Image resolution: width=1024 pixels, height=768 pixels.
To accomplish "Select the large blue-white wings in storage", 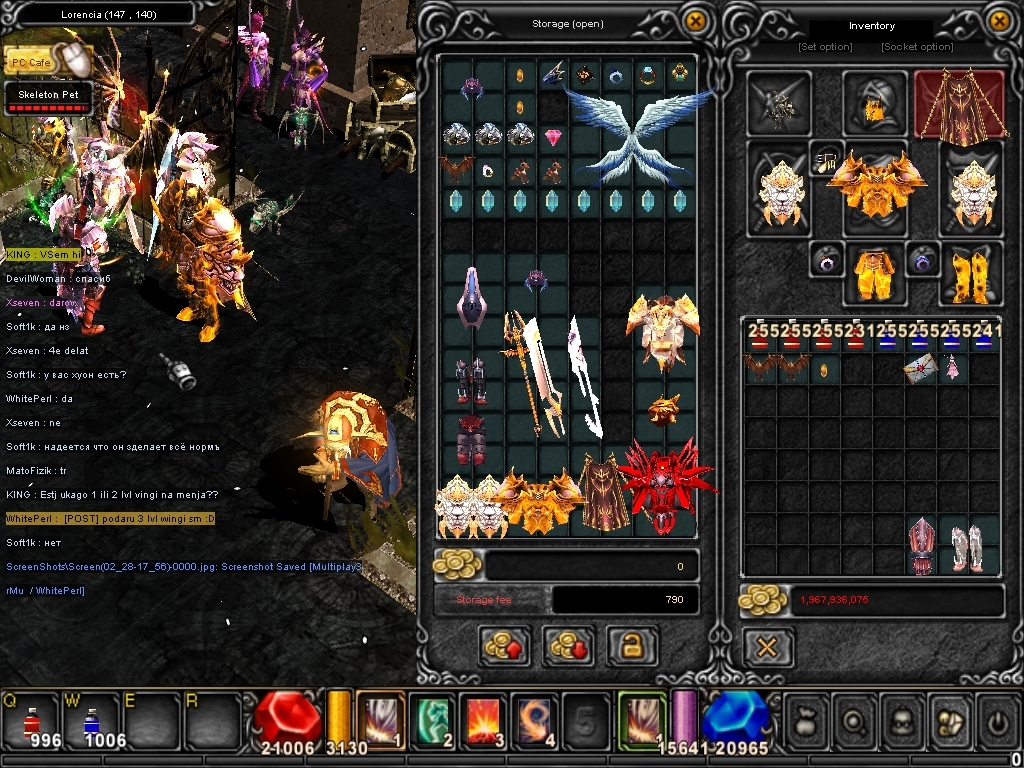I will [637, 140].
